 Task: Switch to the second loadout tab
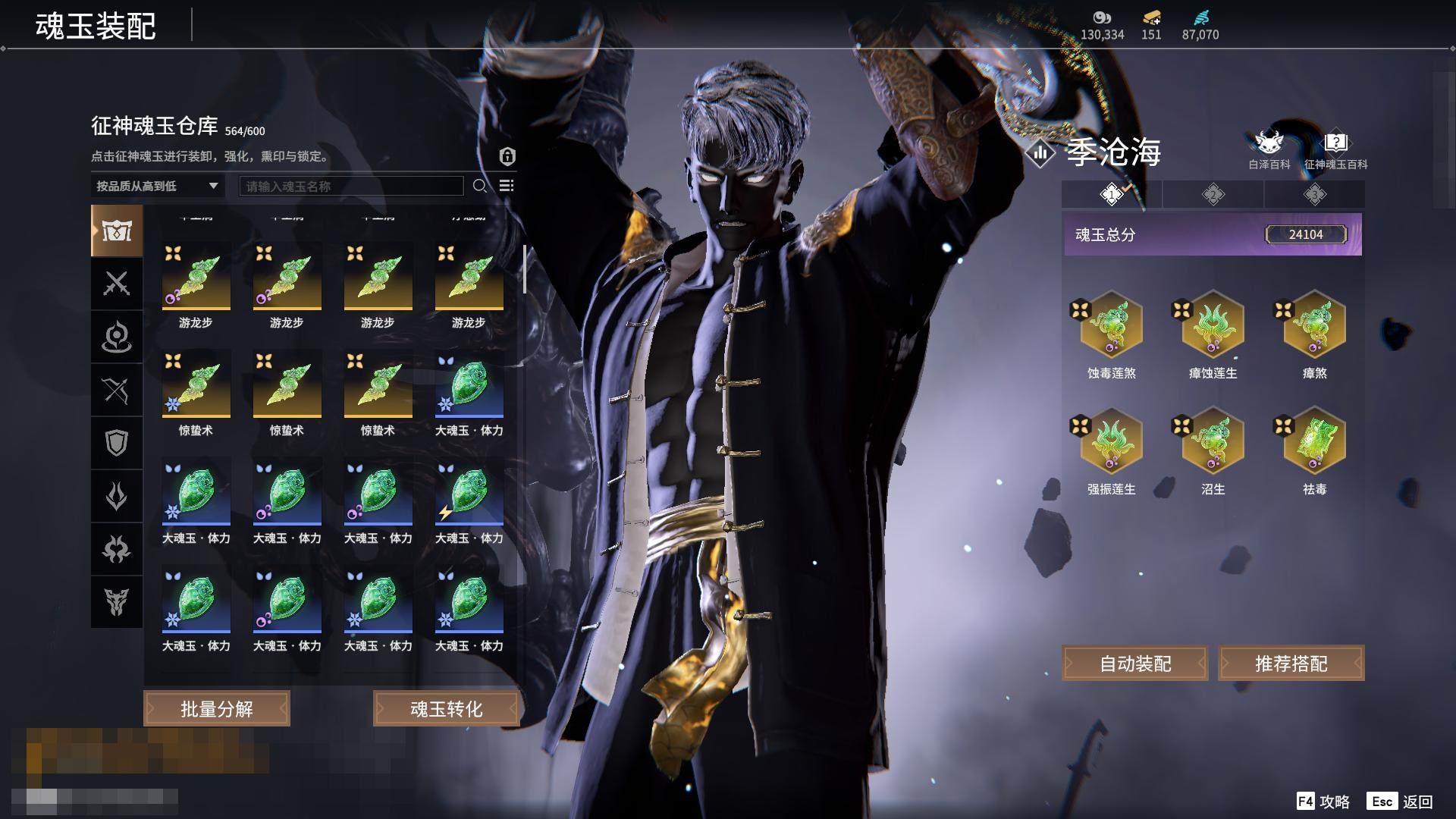[1213, 195]
